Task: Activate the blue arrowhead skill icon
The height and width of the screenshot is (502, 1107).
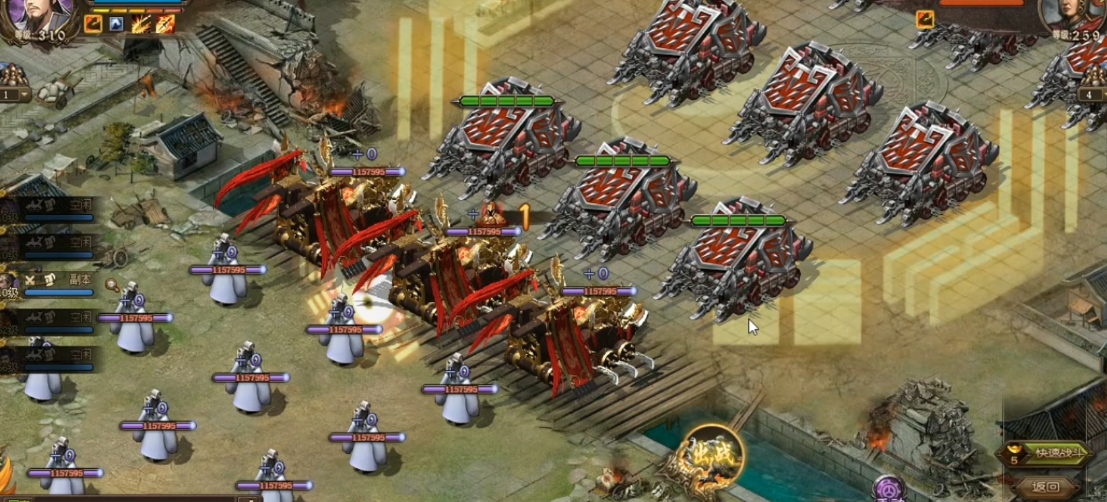Action: tap(117, 23)
